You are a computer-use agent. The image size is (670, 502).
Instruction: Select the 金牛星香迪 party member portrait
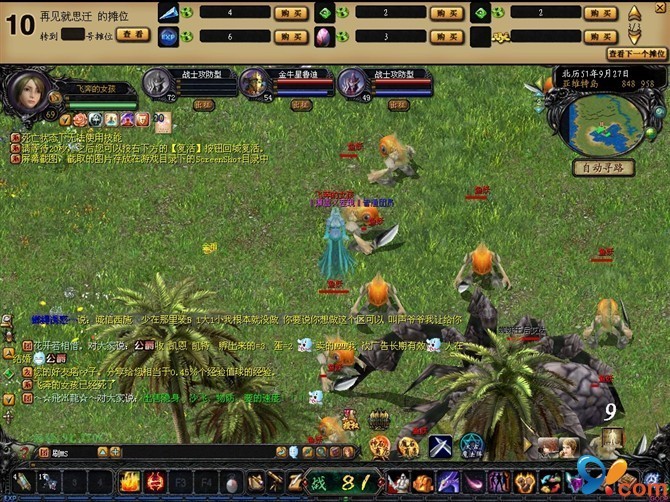pyautogui.click(x=255, y=82)
